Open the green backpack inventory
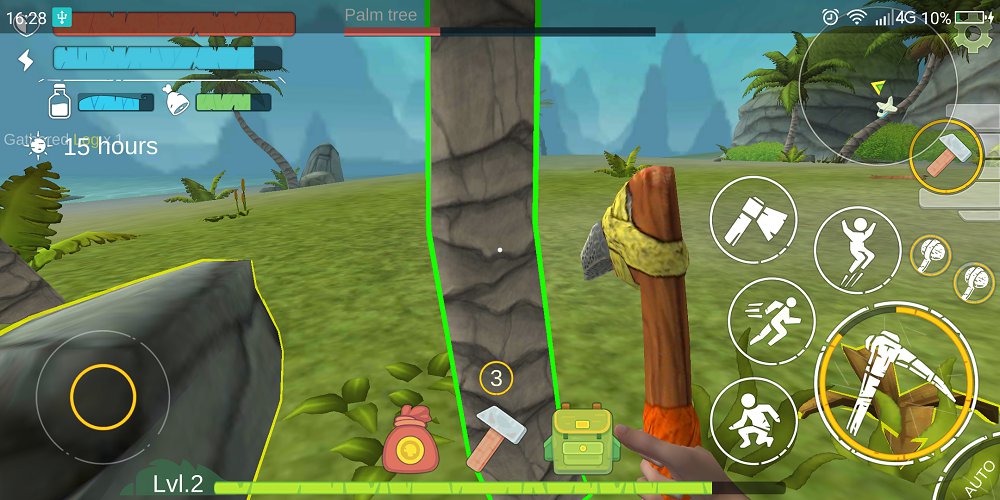1000x500 pixels. tap(581, 441)
